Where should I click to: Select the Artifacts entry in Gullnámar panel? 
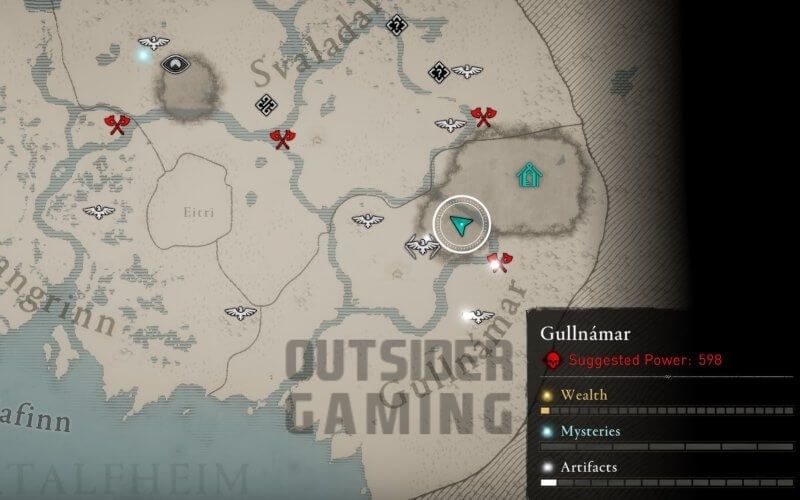point(586,466)
